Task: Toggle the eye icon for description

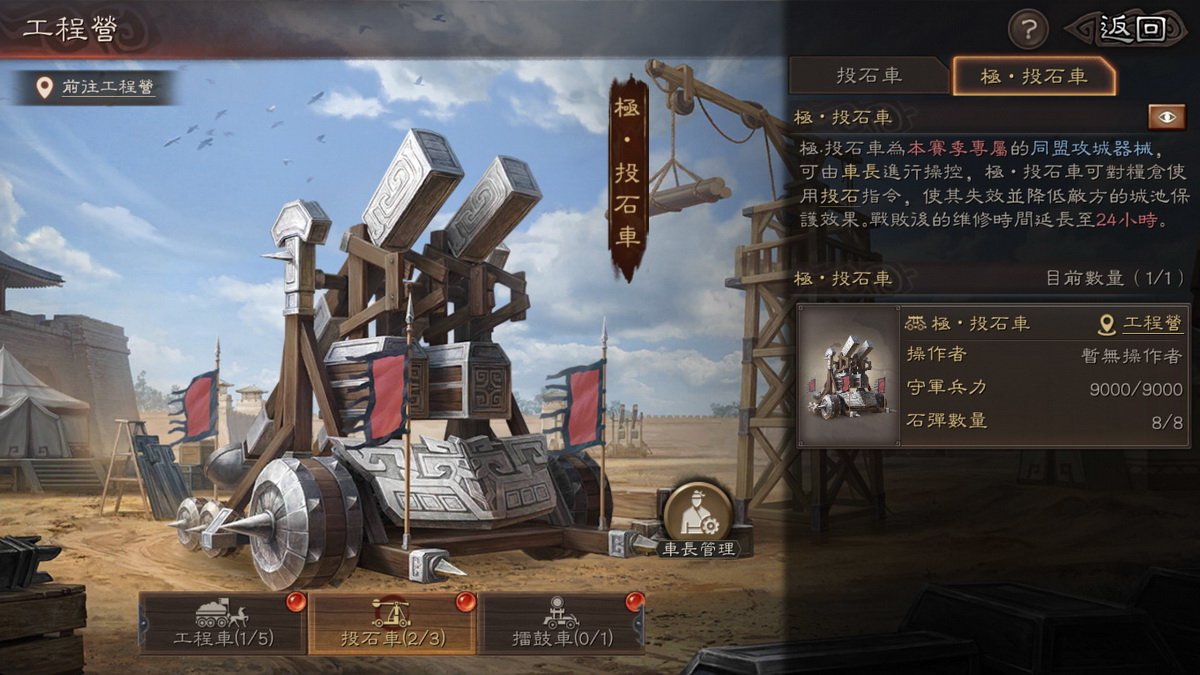Action: point(1166,117)
